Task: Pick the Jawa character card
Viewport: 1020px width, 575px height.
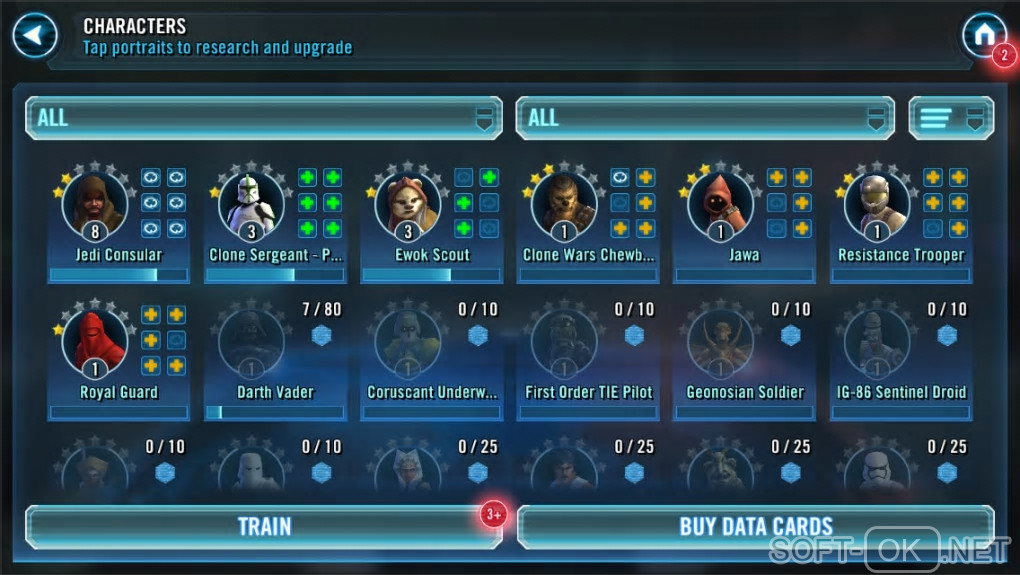Action: point(721,205)
